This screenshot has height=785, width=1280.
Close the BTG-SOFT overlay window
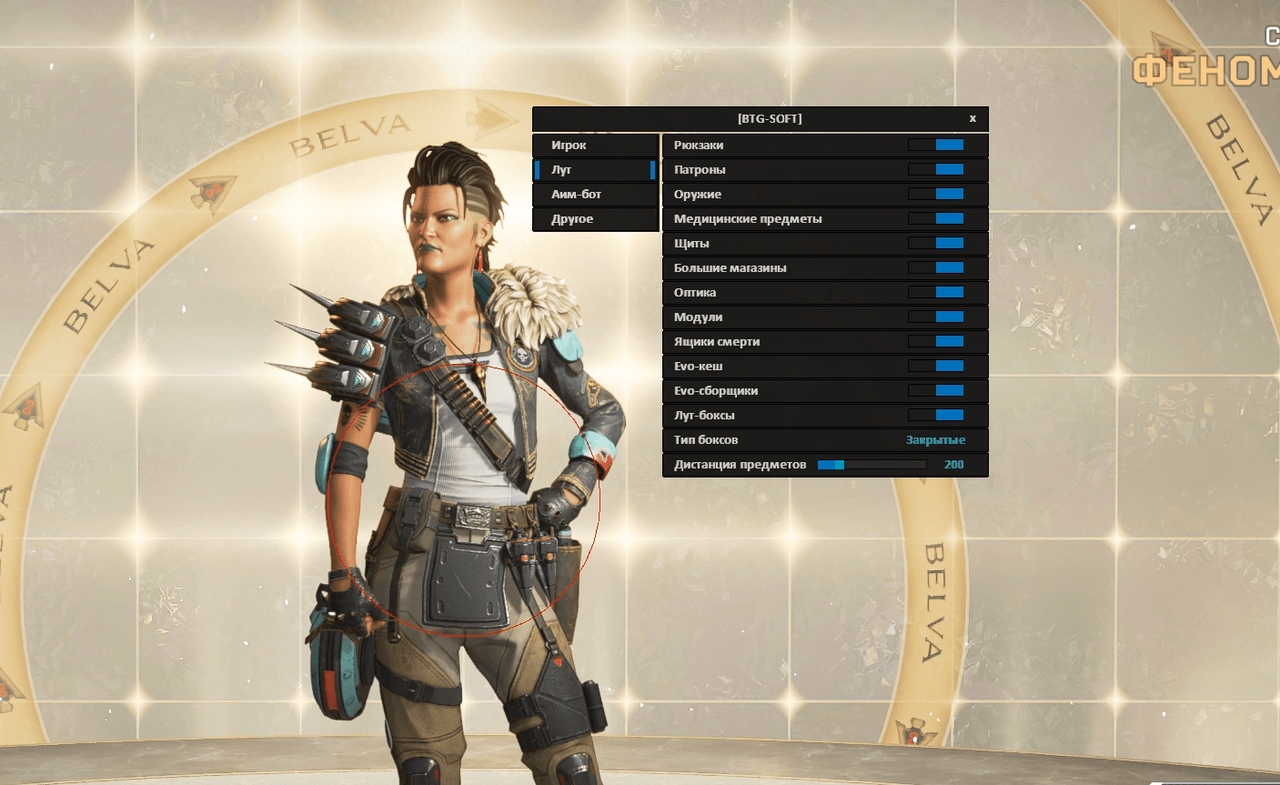point(972,119)
